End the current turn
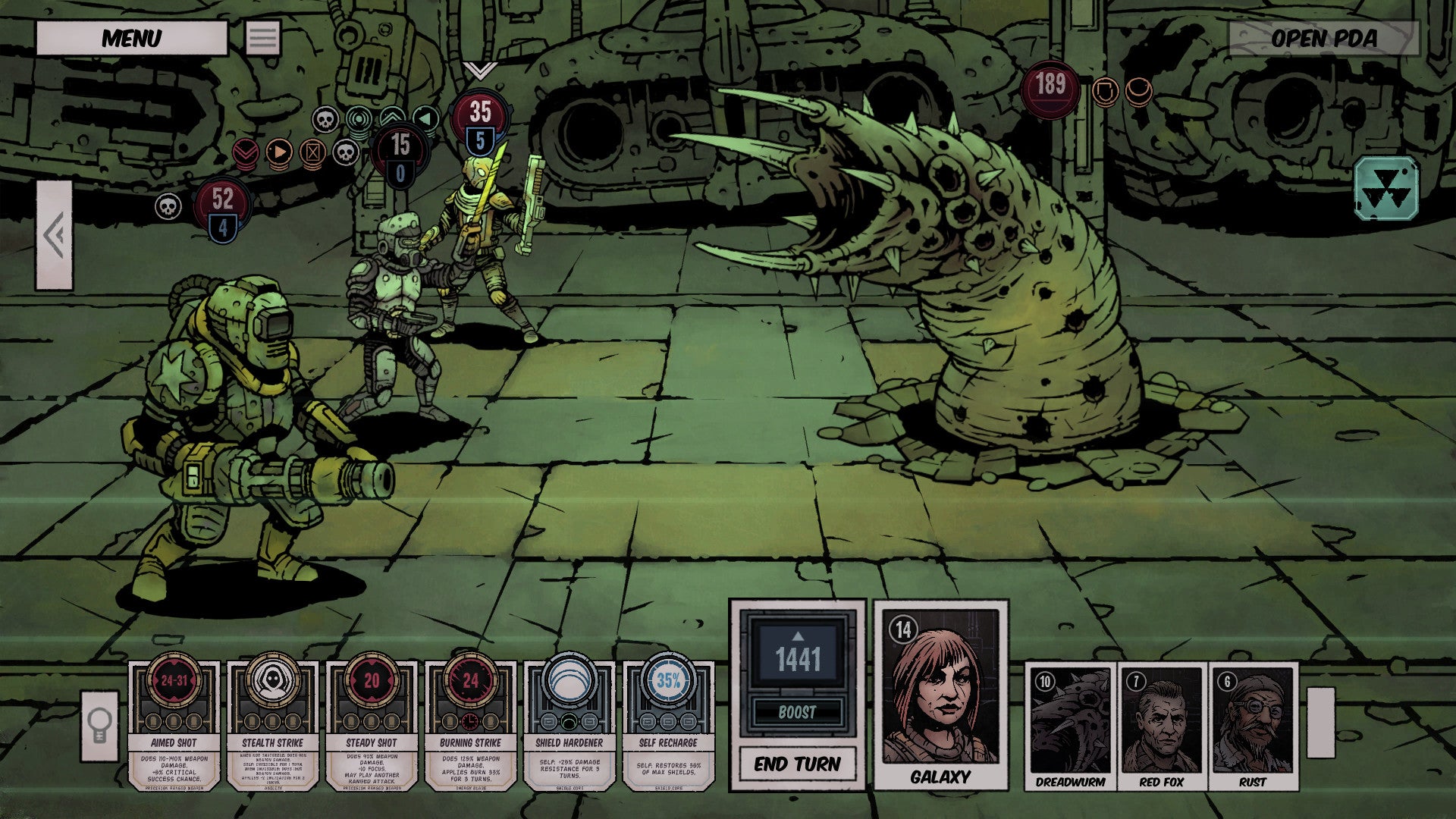This screenshot has height=819, width=1456. pyautogui.click(x=797, y=764)
